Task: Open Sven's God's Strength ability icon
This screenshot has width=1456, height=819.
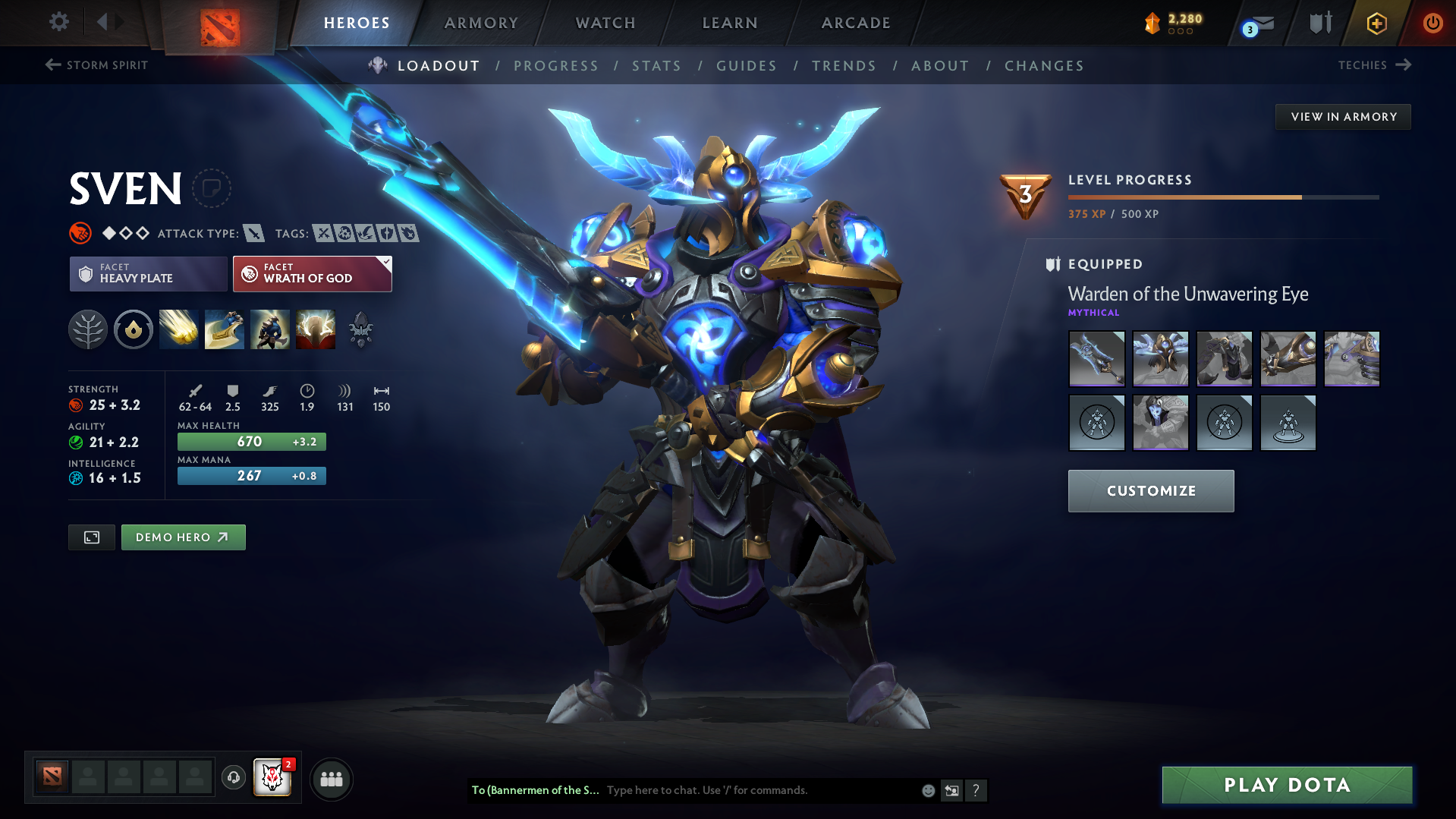Action: [x=315, y=329]
